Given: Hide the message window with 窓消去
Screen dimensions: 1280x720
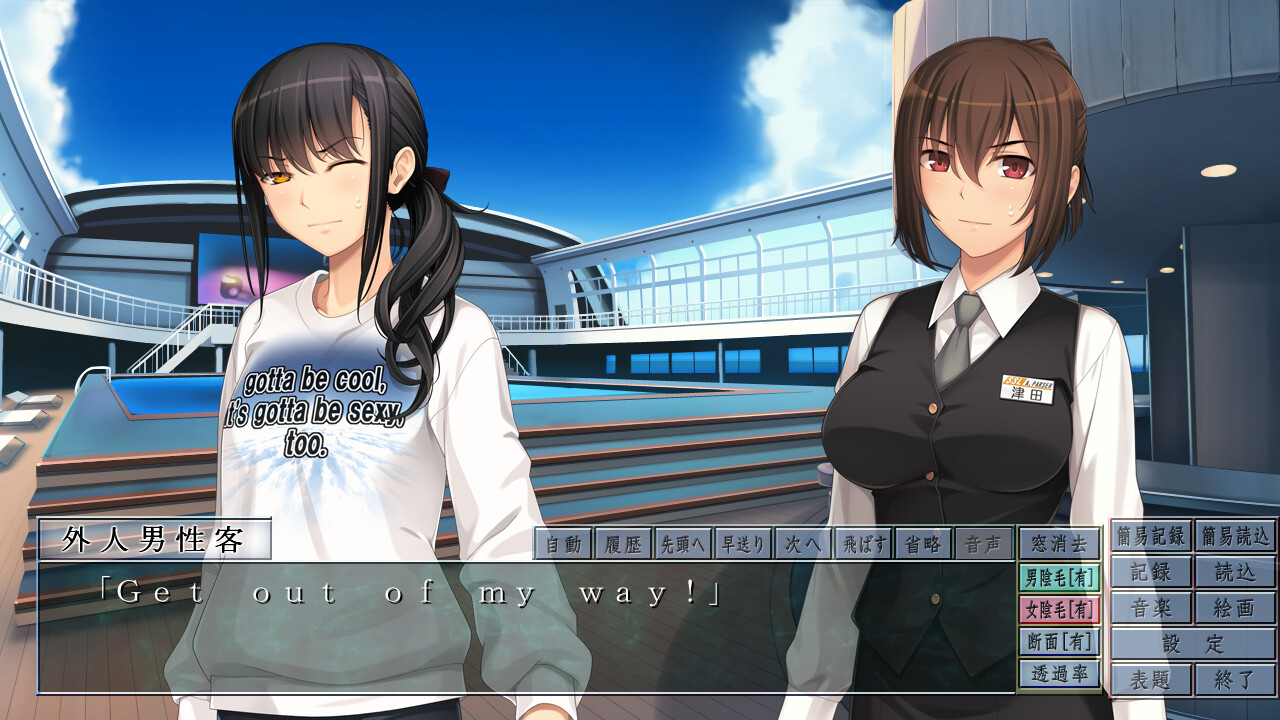Looking at the screenshot, I should pyautogui.click(x=1059, y=544).
